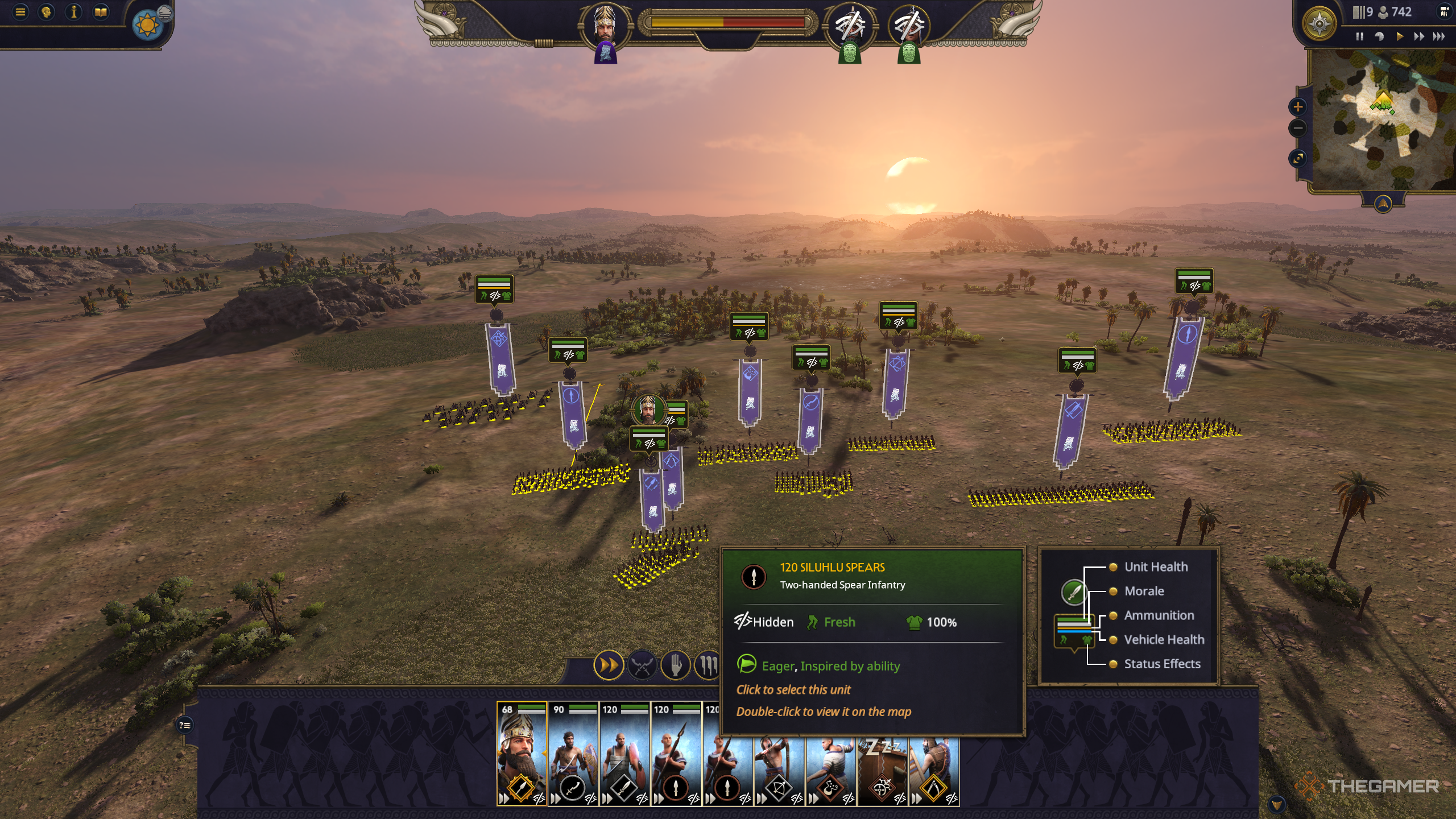Click the golden head profile icon

pyautogui.click(x=47, y=12)
